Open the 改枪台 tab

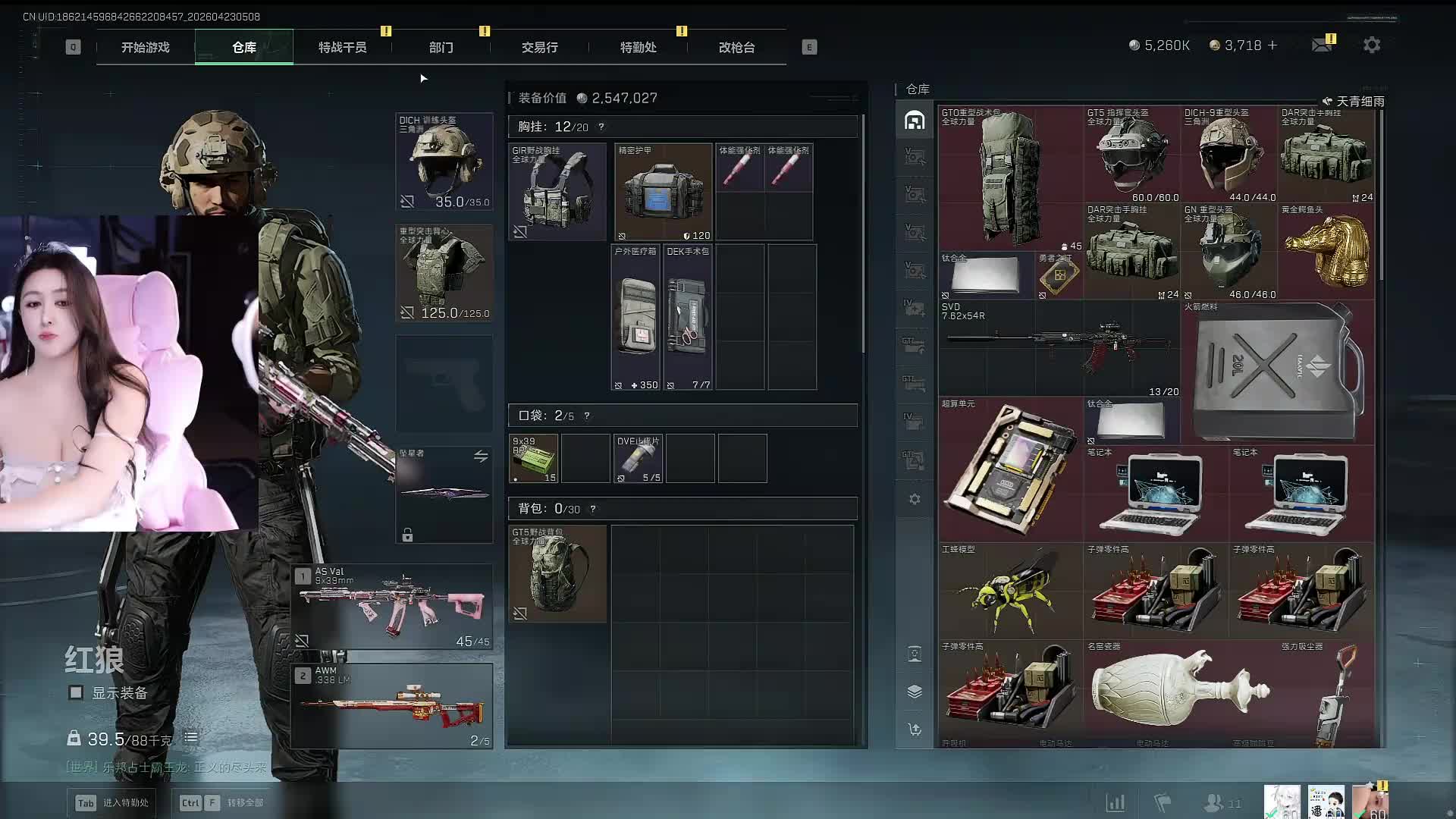point(736,47)
